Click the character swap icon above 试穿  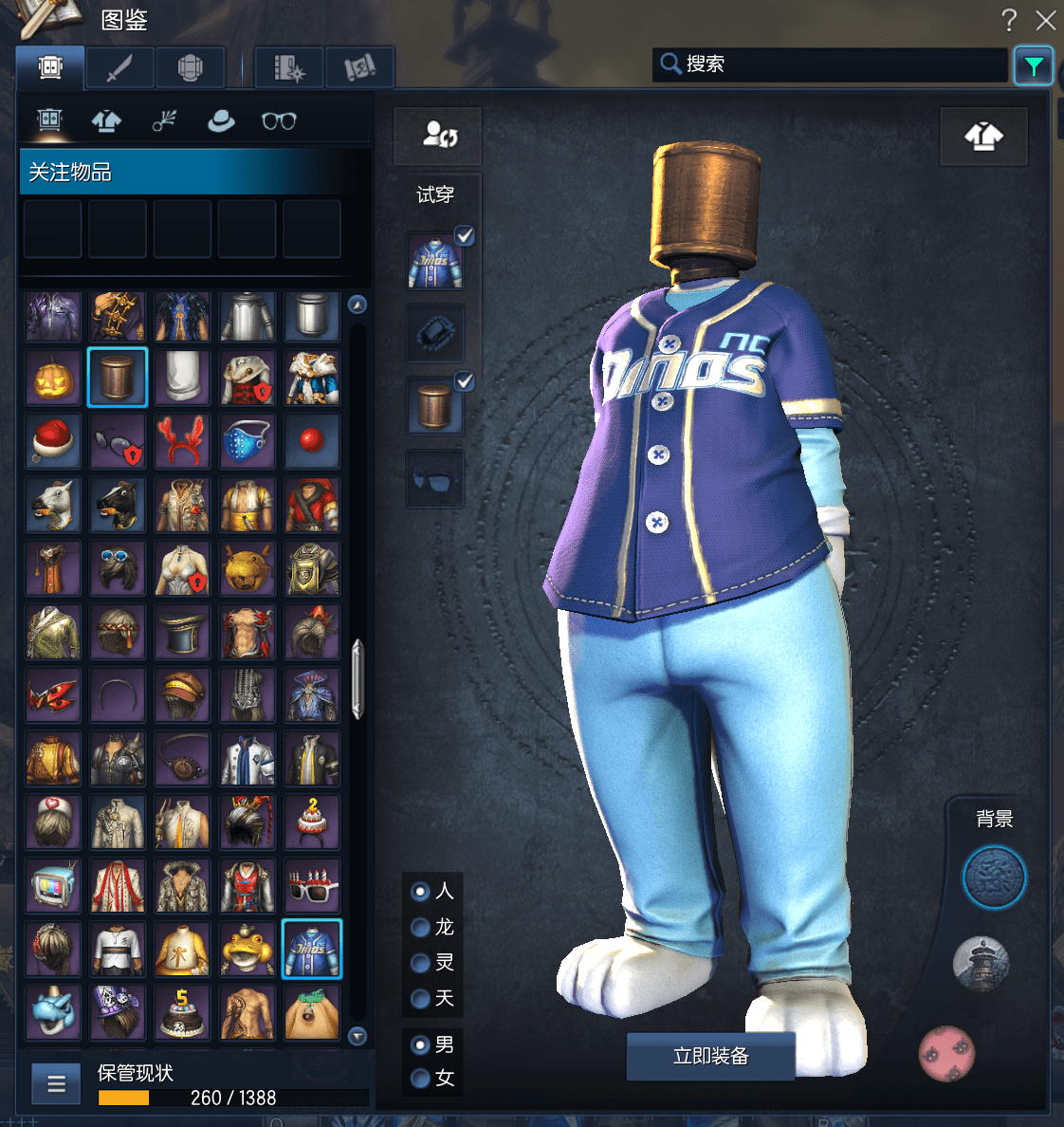pos(438,135)
